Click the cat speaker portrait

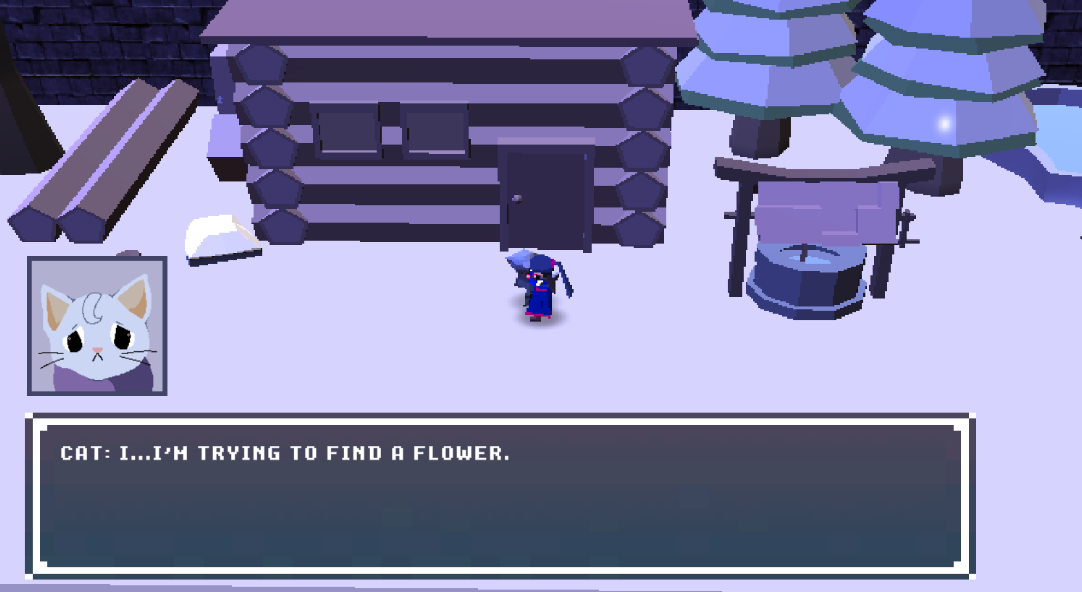(97, 326)
